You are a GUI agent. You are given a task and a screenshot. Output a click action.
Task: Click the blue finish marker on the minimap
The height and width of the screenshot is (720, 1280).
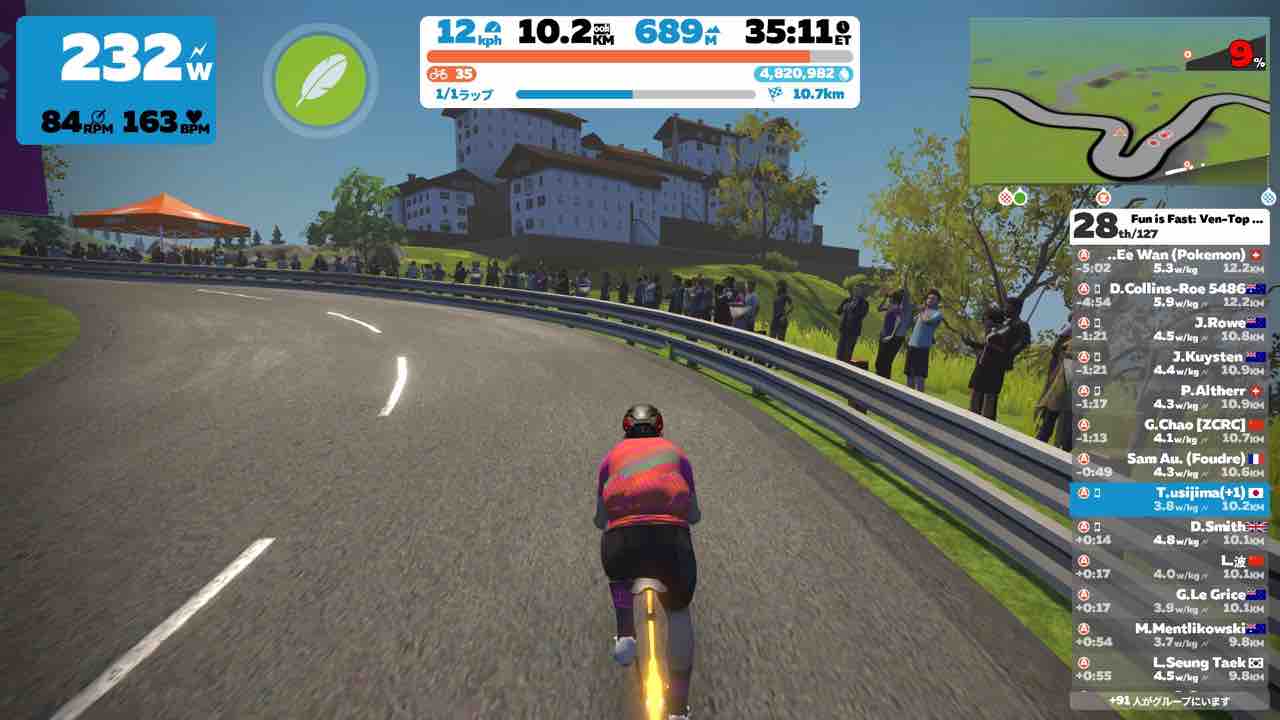point(1268,197)
